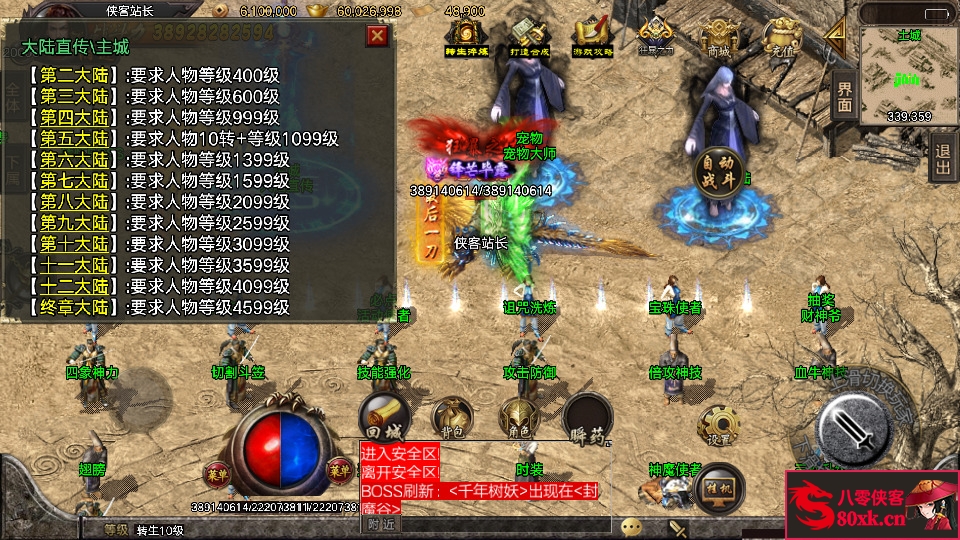Screen dimensions: 960x540
Task: Pick the 终章大陆 final continent entry
Action: pos(74,307)
